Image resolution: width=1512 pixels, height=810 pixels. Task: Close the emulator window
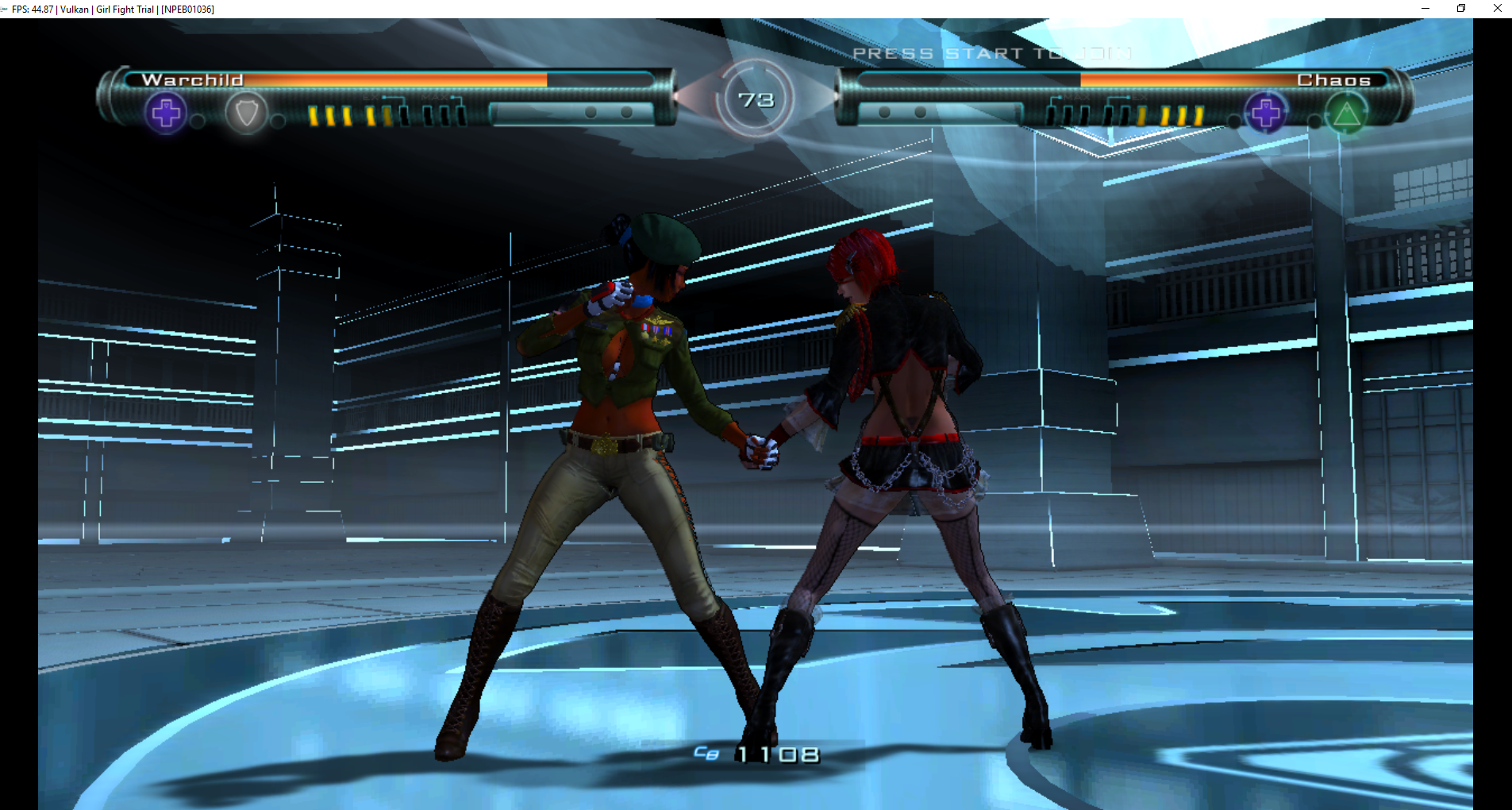click(x=1497, y=9)
